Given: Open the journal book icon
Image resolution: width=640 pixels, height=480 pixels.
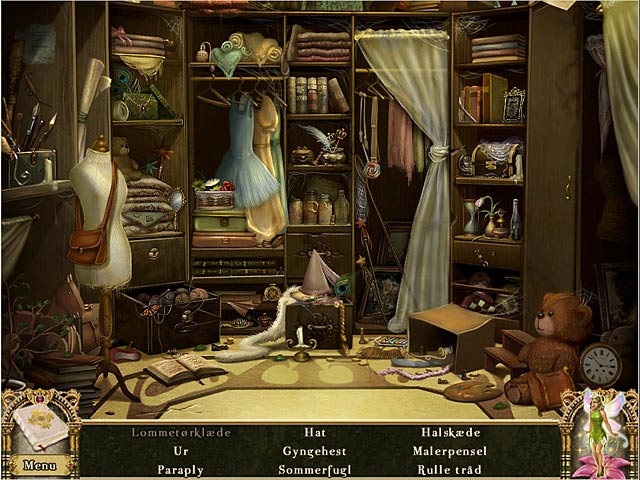Looking at the screenshot, I should pos(41,427).
